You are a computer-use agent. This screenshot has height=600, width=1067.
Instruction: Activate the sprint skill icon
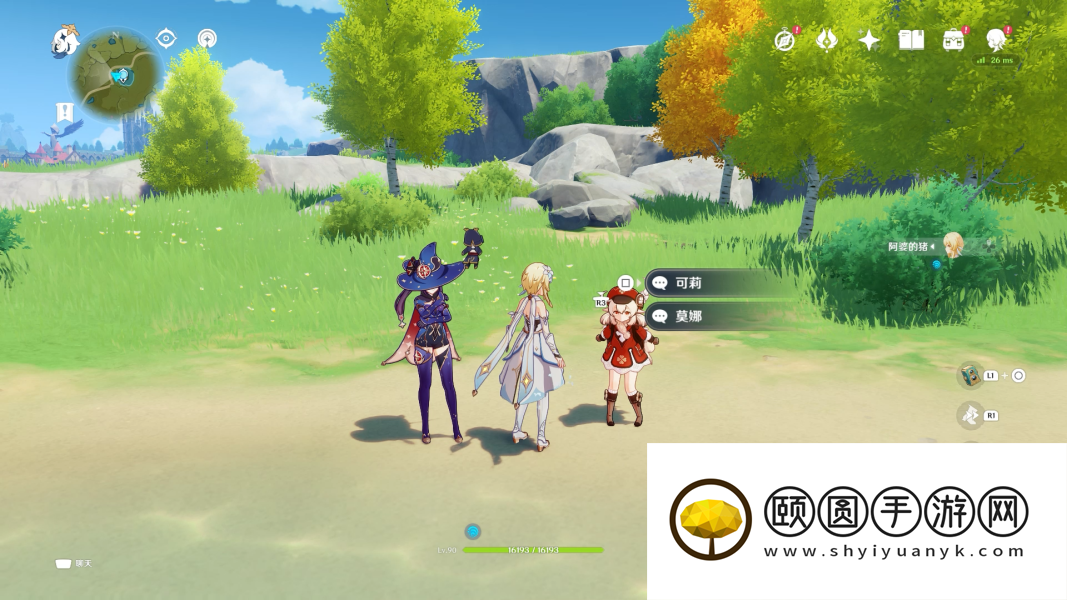coord(970,415)
